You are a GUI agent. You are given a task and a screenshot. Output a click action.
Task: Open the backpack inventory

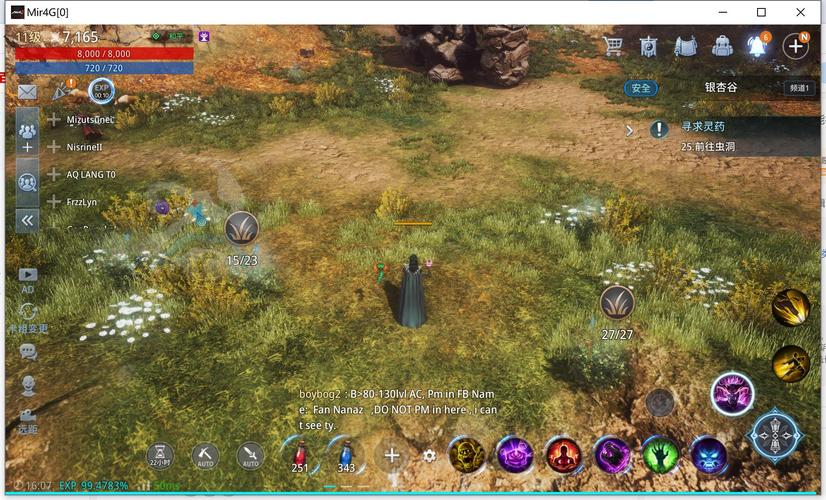click(722, 46)
